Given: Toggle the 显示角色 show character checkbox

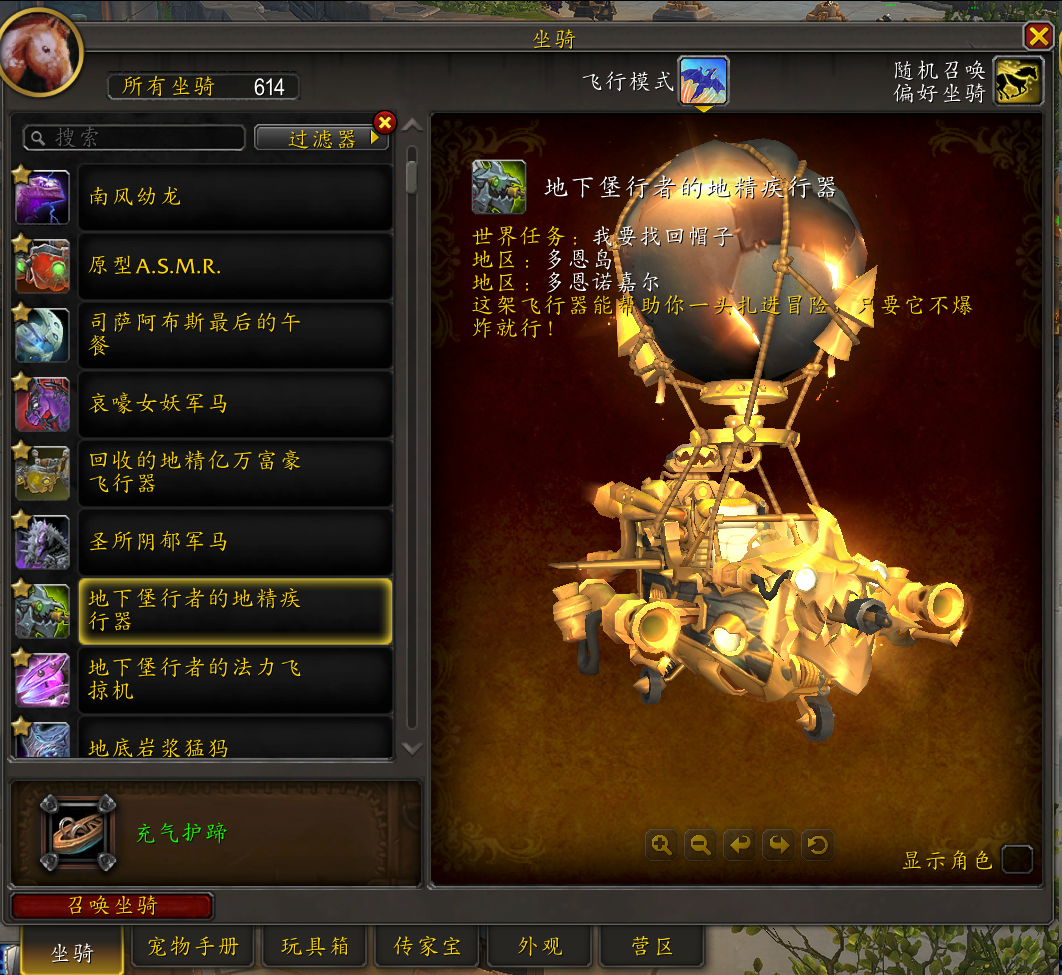Looking at the screenshot, I should [1017, 859].
